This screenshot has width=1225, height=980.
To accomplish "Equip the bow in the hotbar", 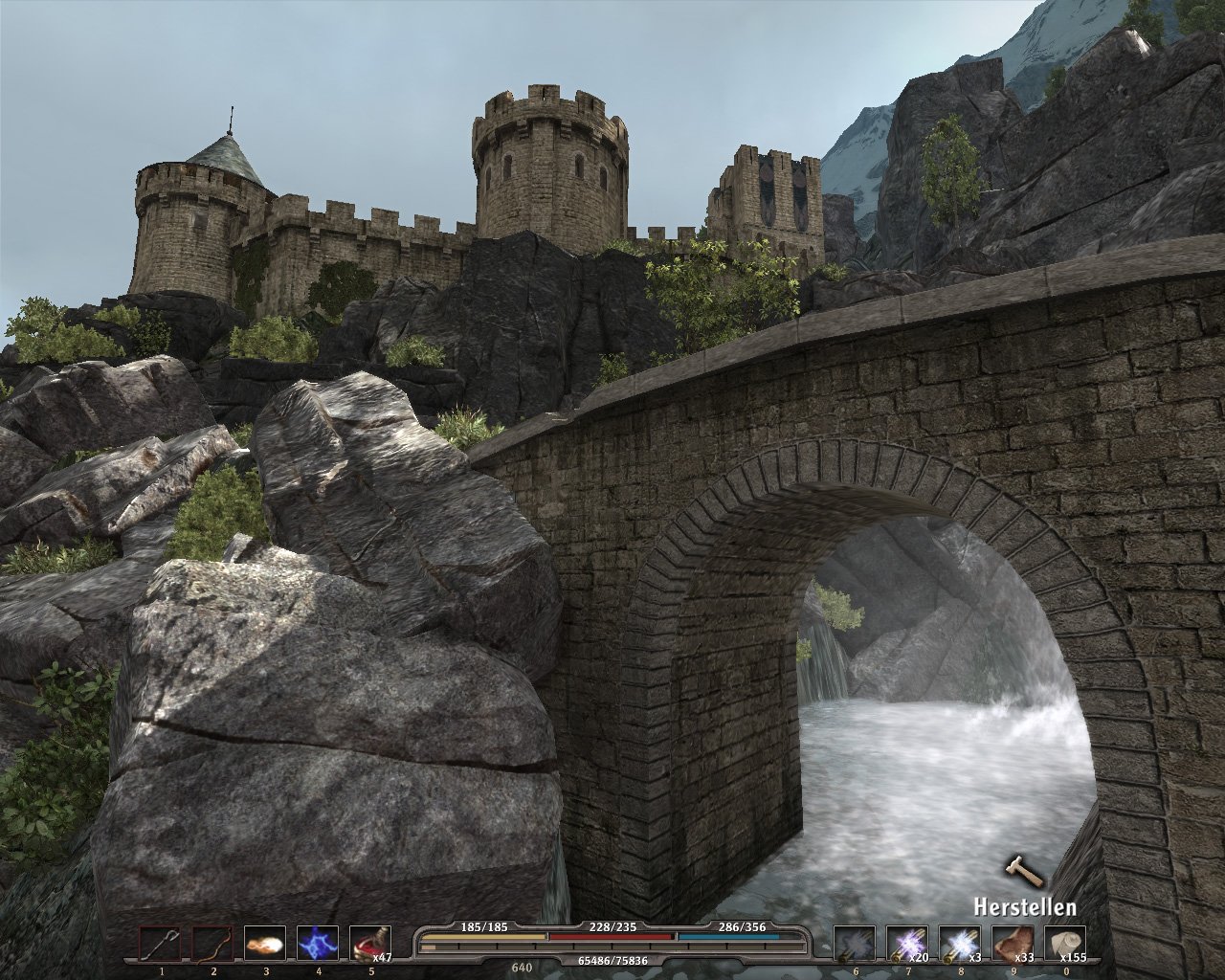I will 212,944.
